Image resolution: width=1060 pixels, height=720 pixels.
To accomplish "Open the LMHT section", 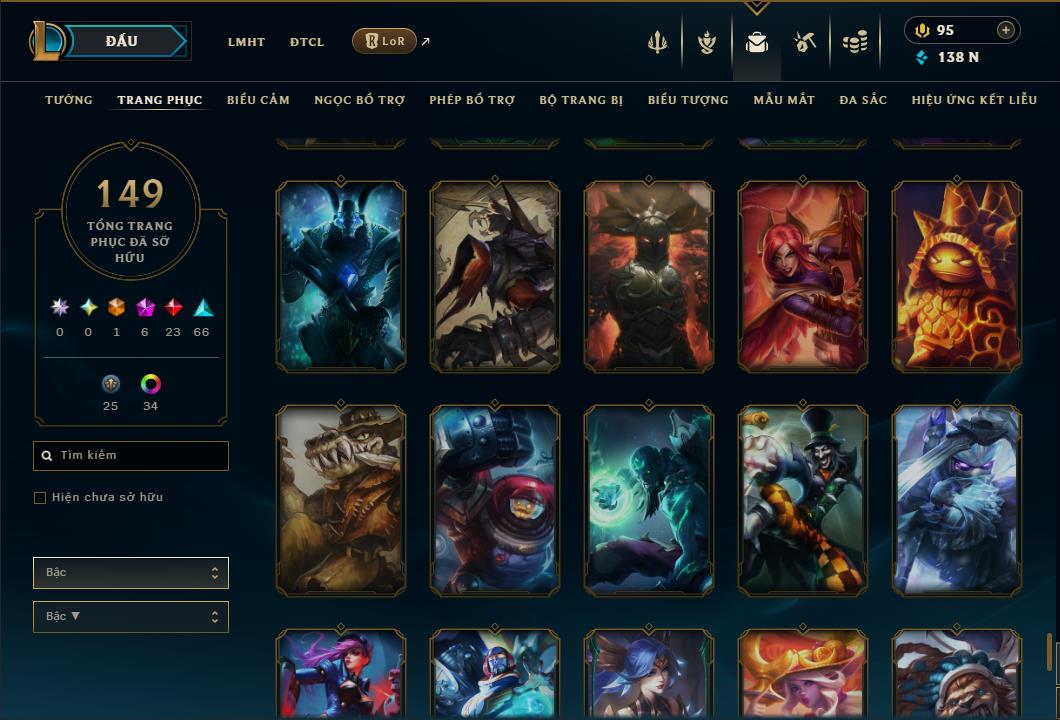I will (246, 42).
